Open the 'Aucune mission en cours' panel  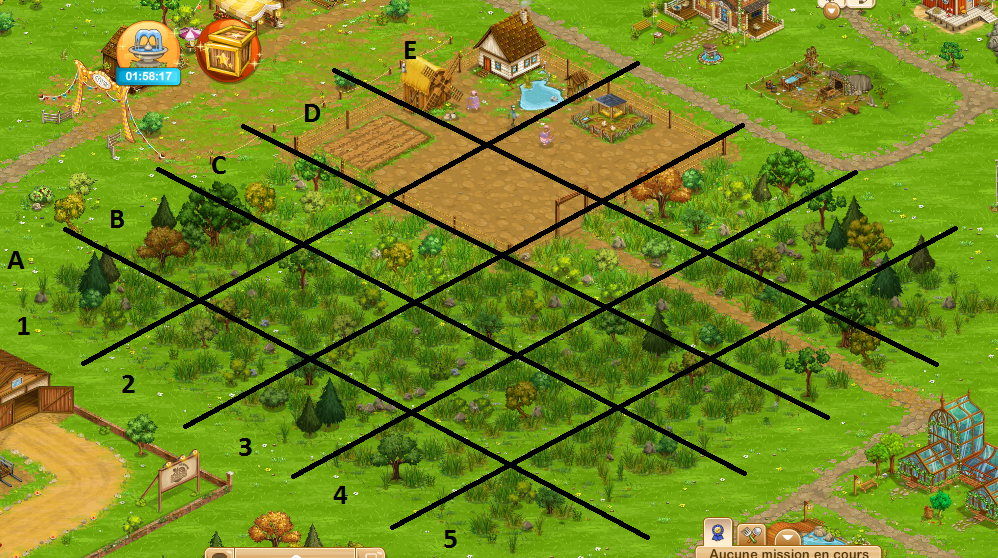coord(788,552)
